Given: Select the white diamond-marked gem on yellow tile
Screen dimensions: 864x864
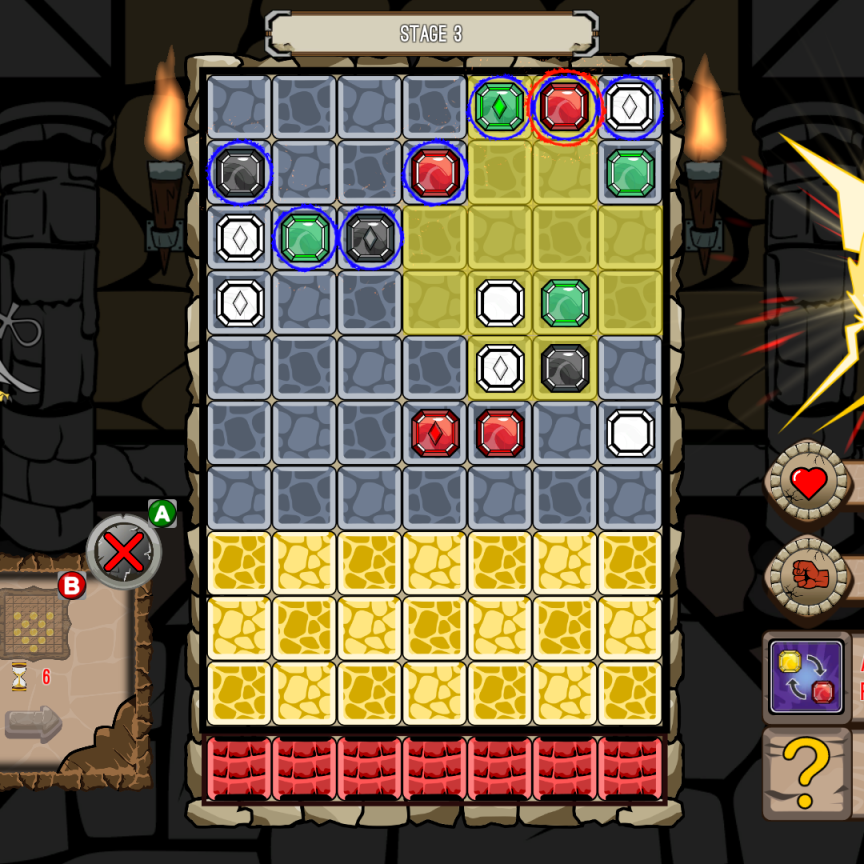Looking at the screenshot, I should coord(500,368).
